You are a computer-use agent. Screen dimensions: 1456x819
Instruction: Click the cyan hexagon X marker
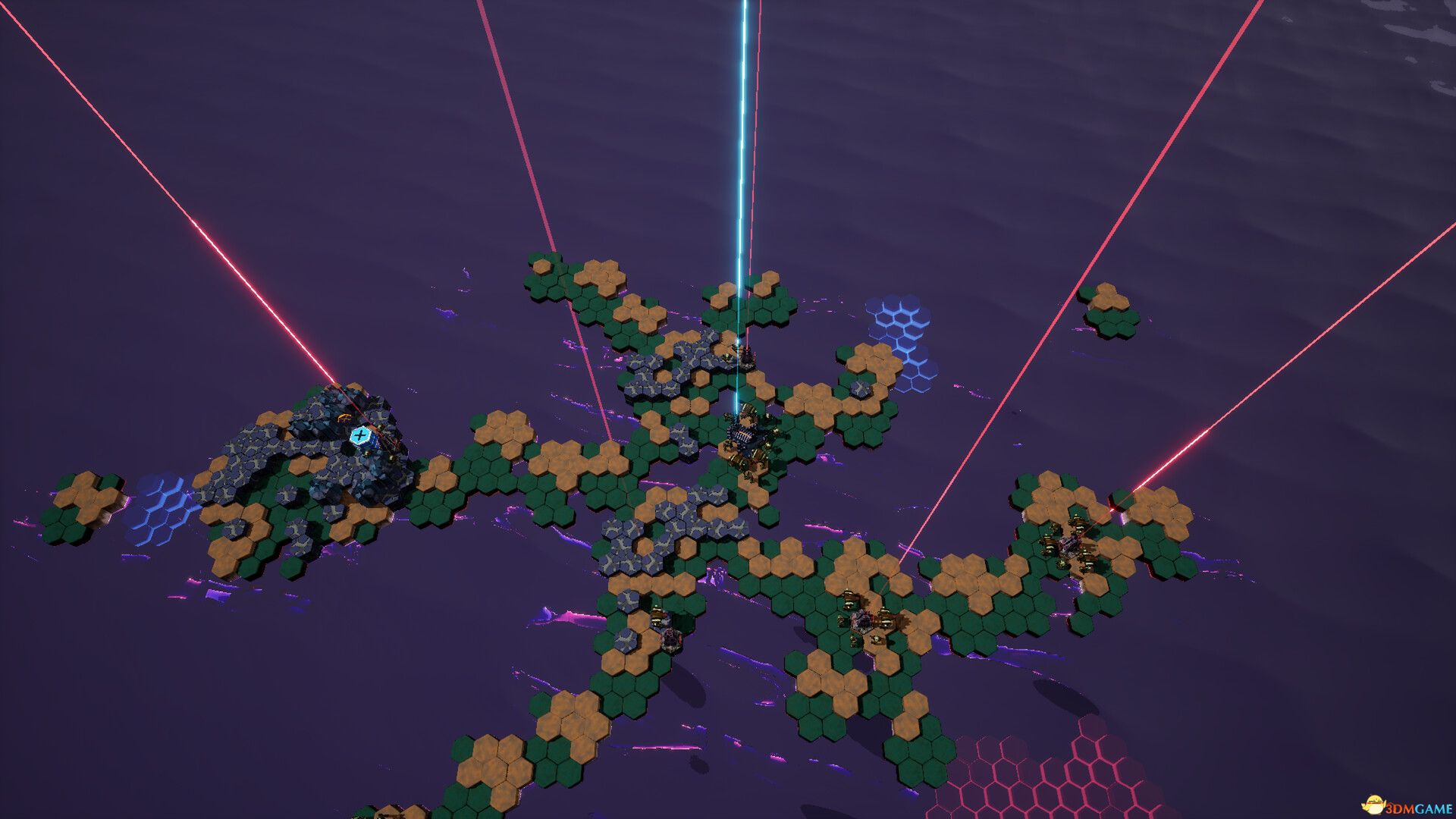coord(359,436)
